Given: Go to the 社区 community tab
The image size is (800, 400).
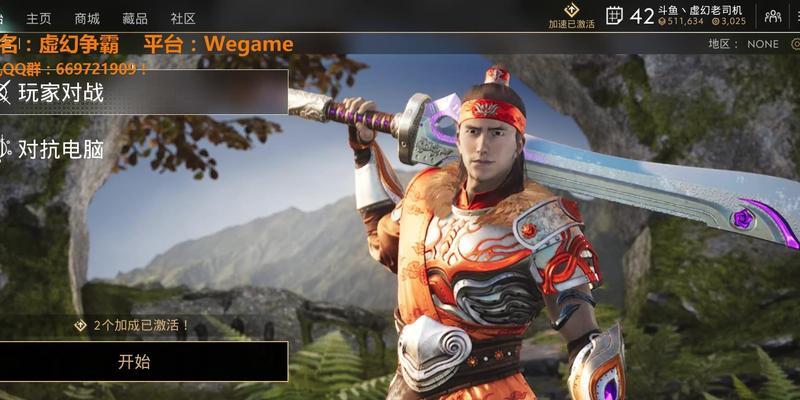Looking at the screenshot, I should pyautogui.click(x=183, y=18).
